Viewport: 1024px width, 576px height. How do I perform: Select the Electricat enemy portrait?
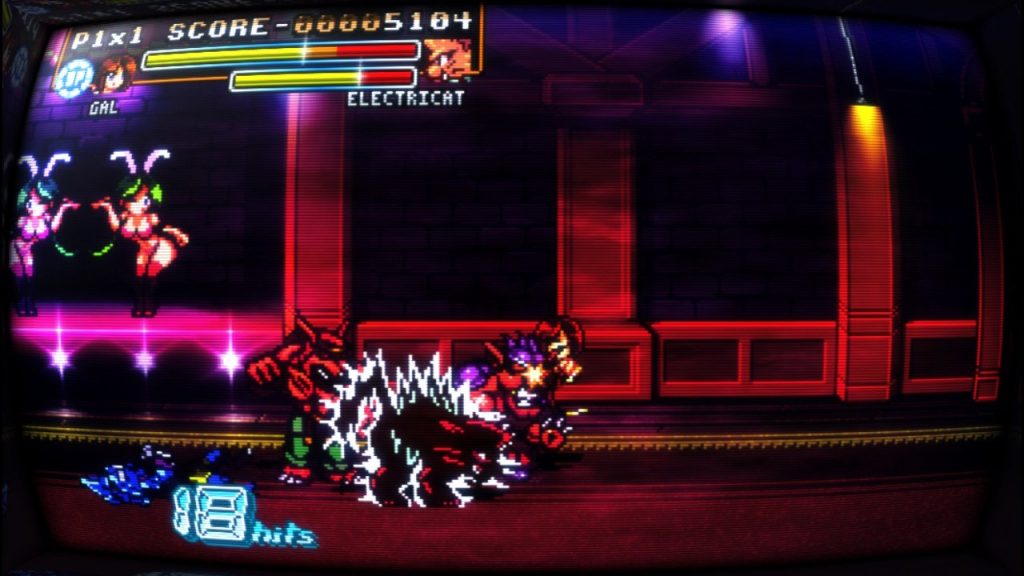(x=446, y=59)
